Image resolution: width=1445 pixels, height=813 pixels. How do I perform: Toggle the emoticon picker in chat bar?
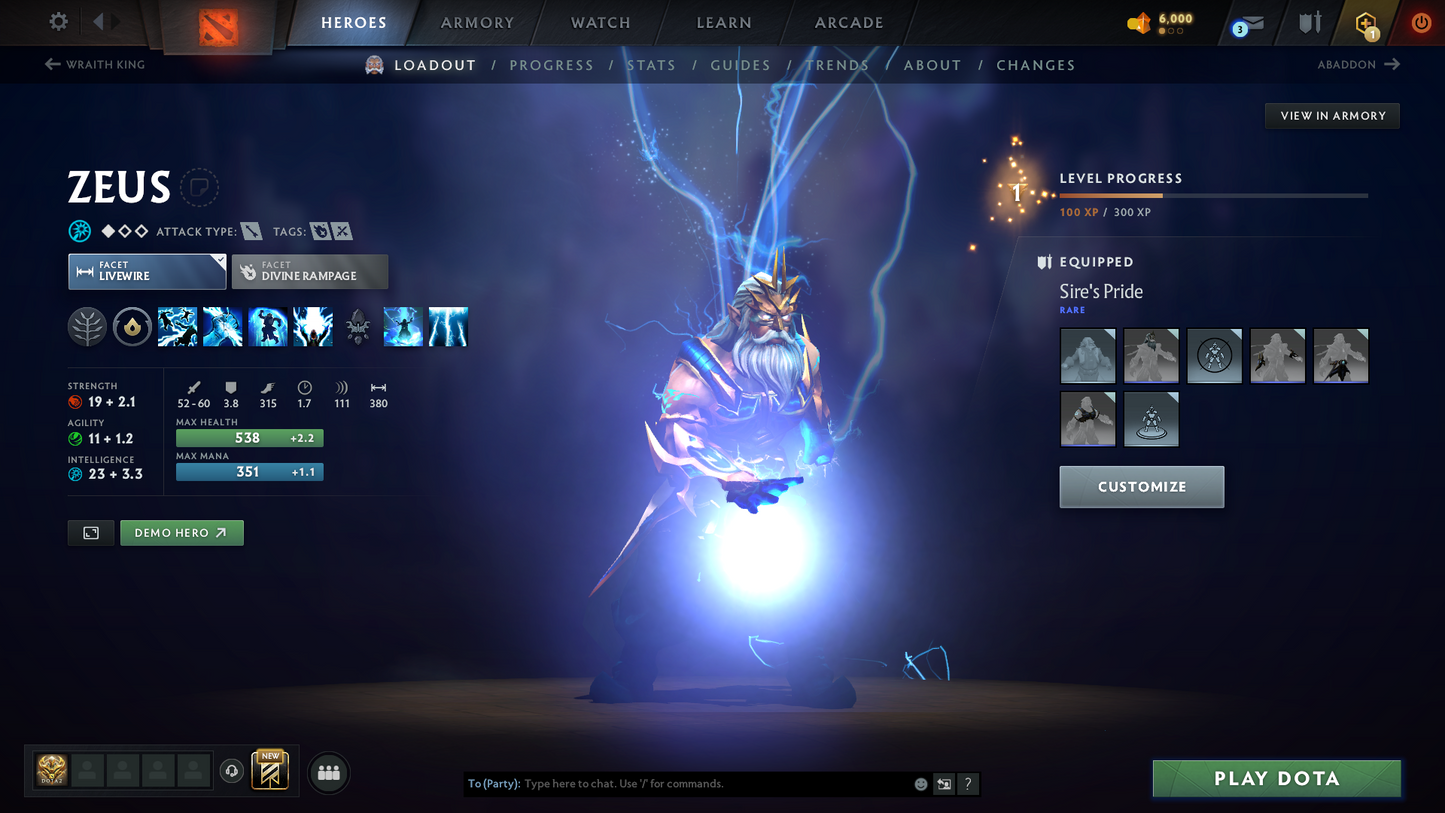[920, 784]
